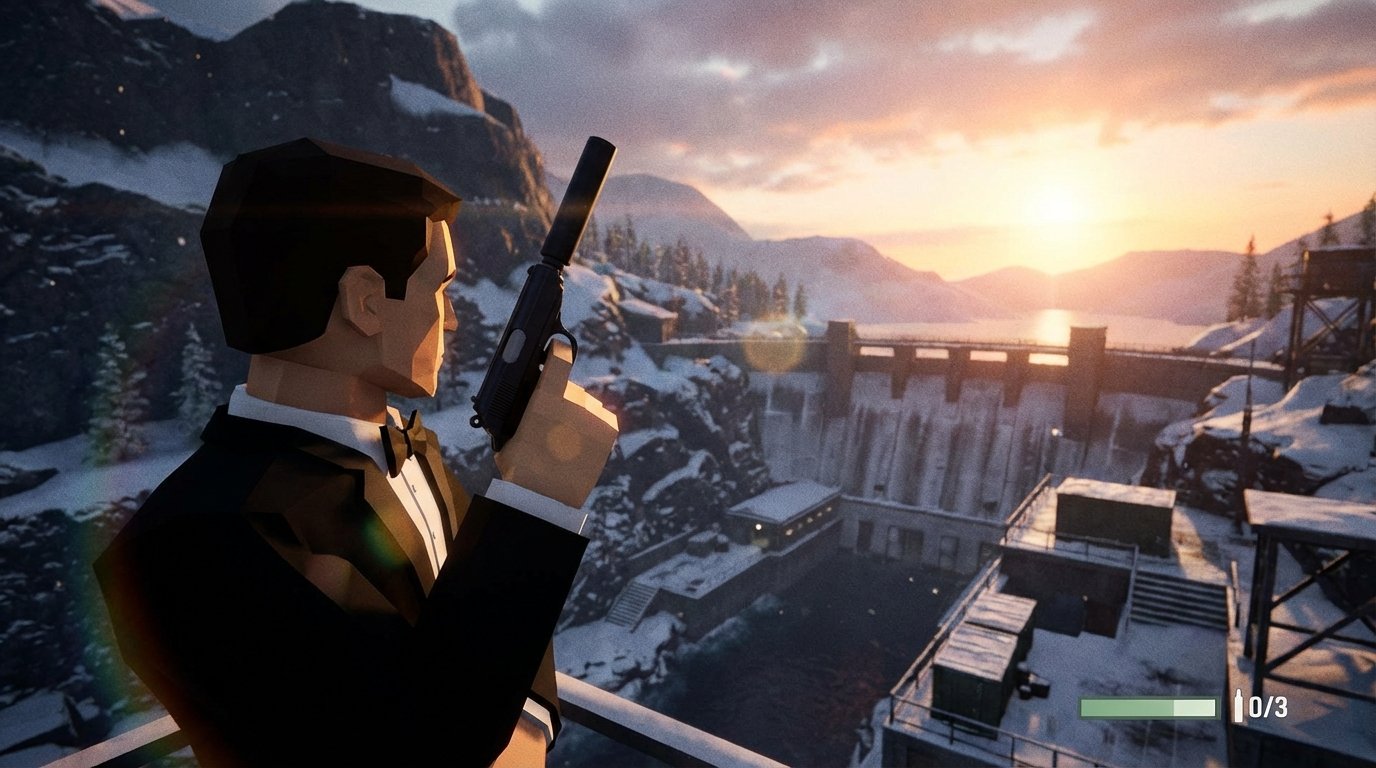Click the 0/3 ammo counter
The height and width of the screenshot is (768, 1376).
click(1269, 706)
